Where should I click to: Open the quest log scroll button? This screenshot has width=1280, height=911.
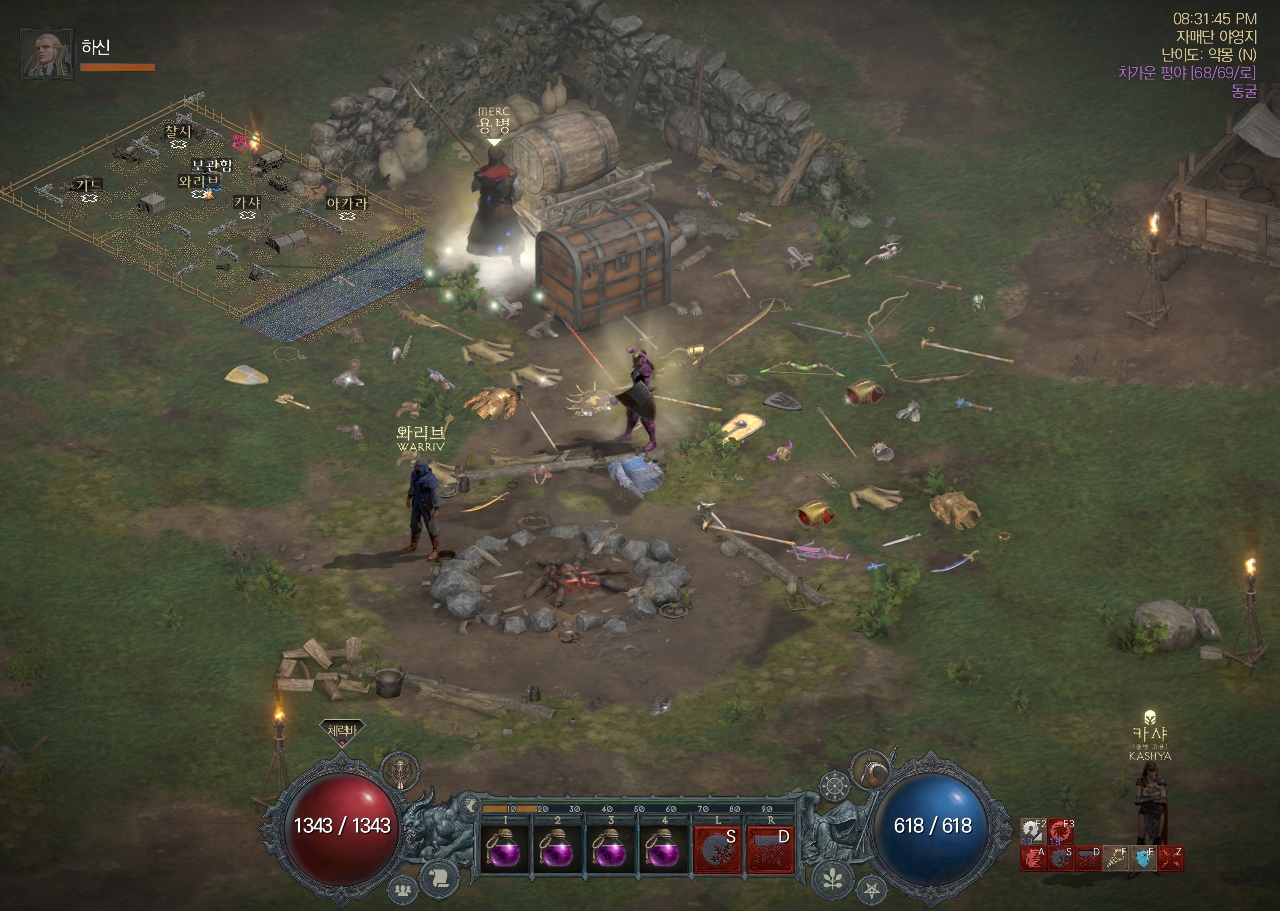pos(439,878)
